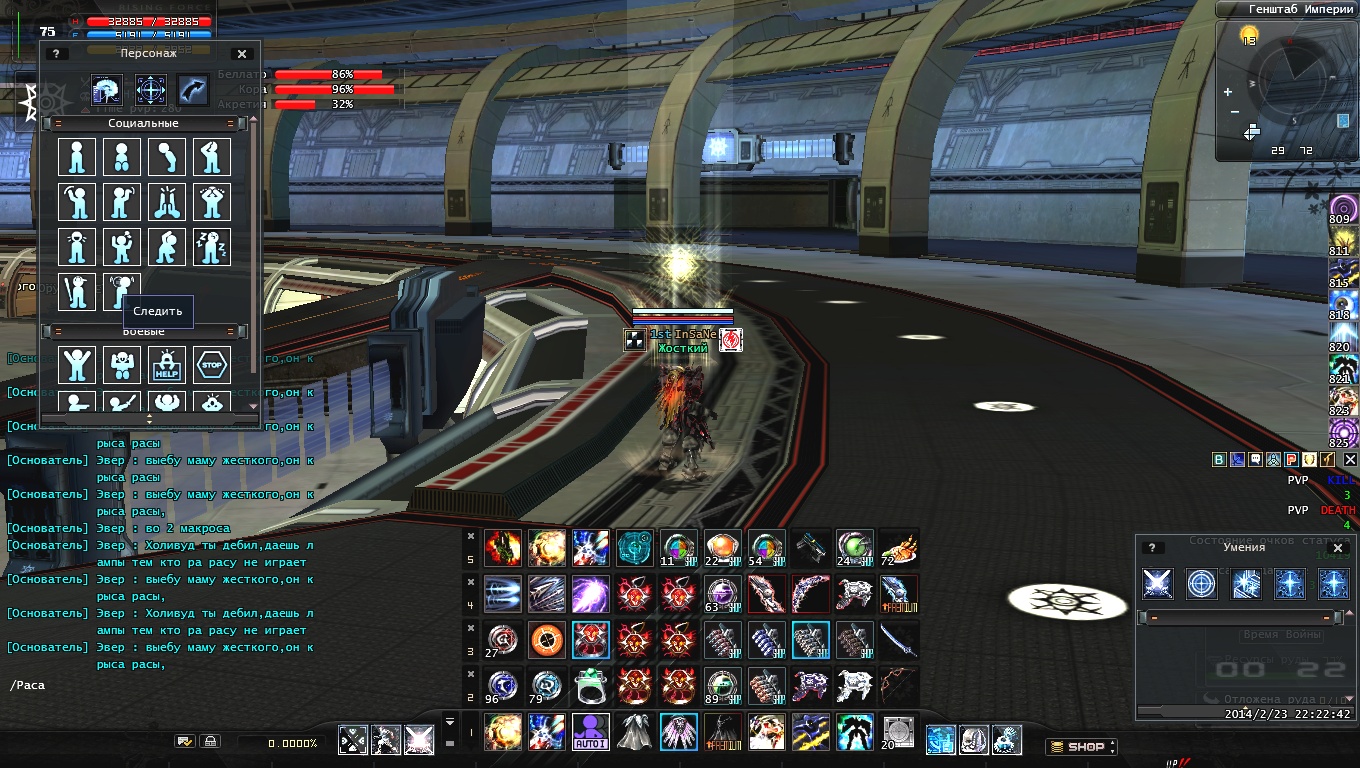
Task: Close the Персонаж window
Action: 242,54
